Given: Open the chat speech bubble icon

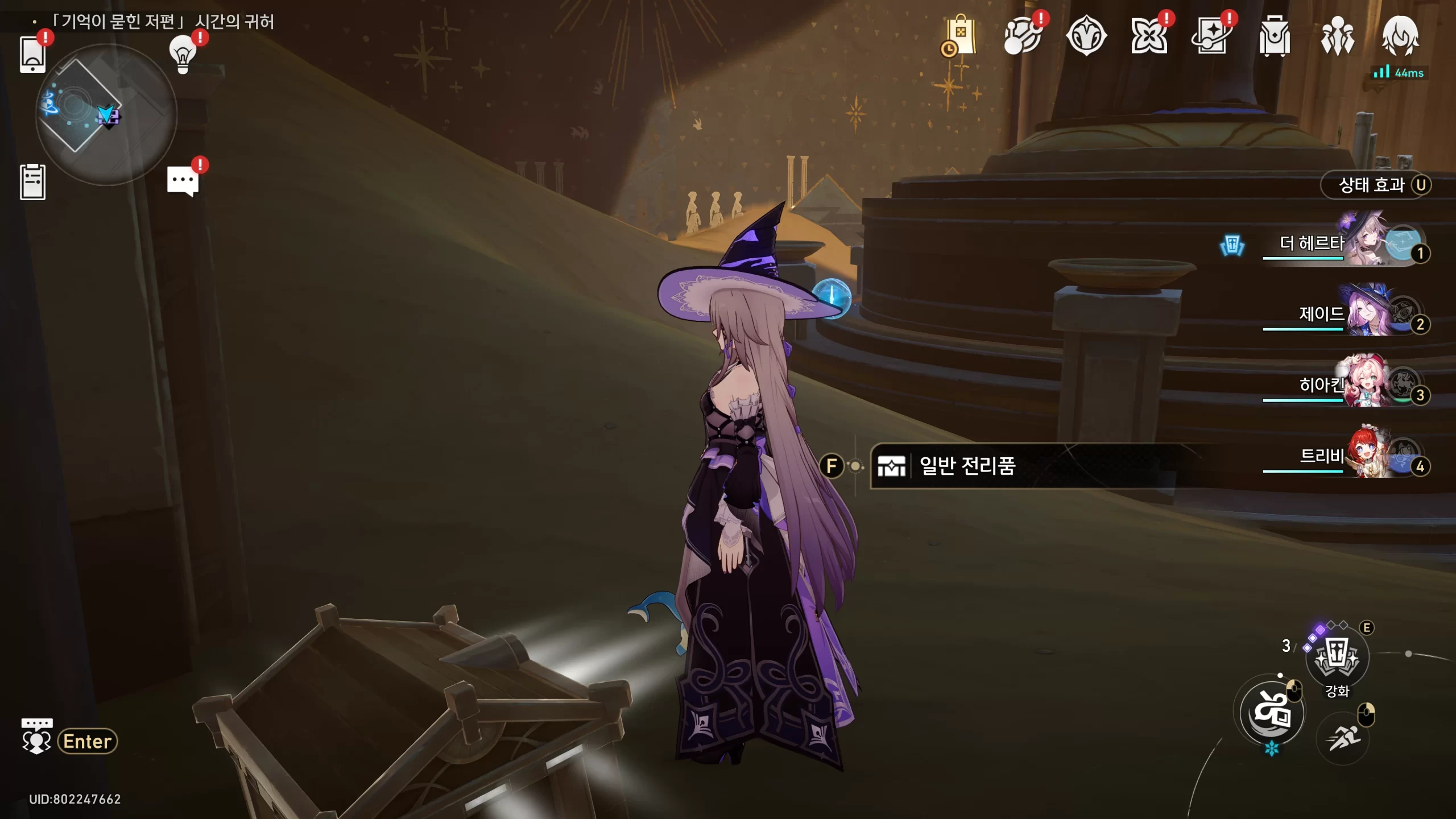Looking at the screenshot, I should (183, 181).
